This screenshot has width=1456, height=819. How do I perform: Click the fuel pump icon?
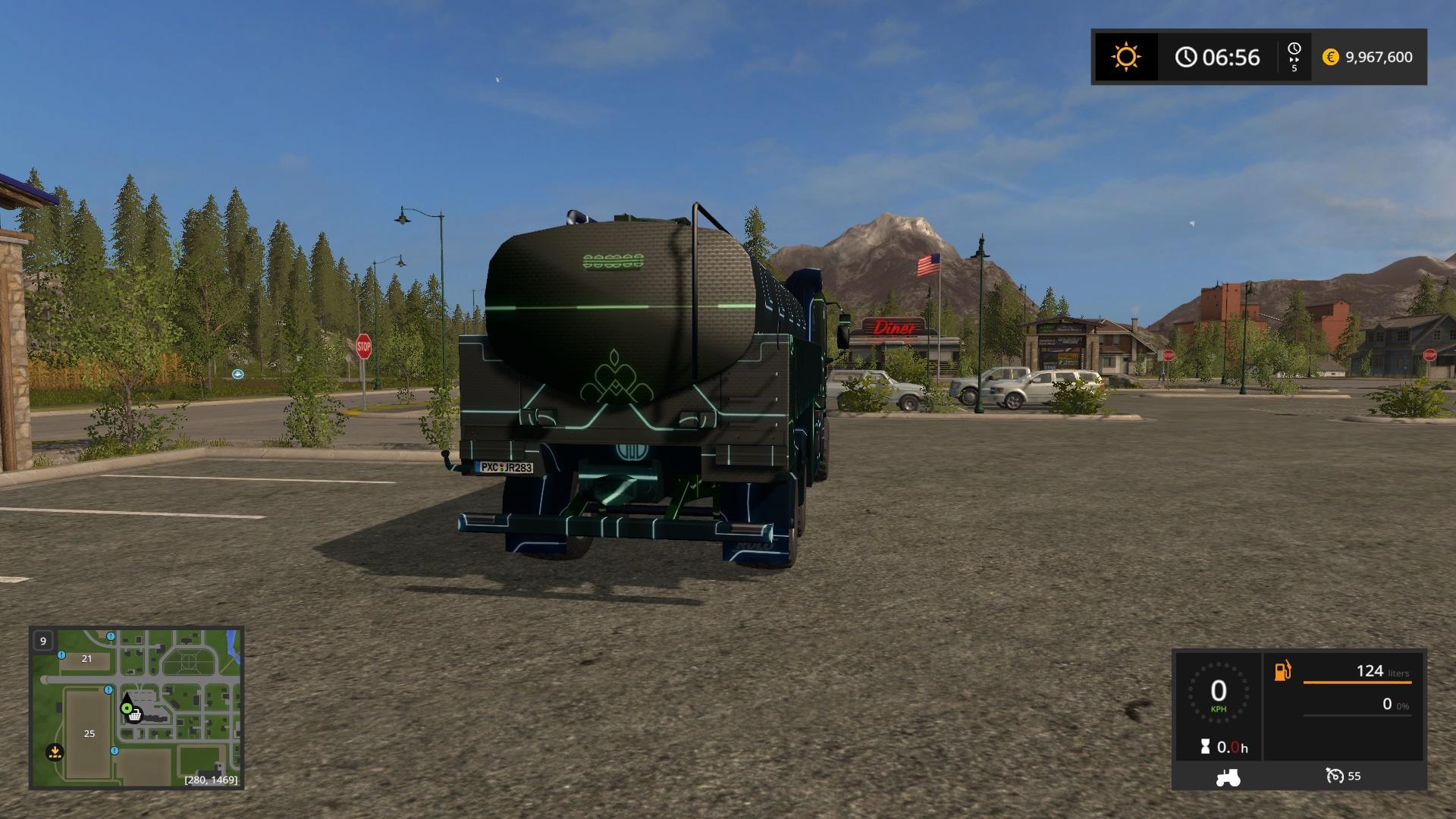(x=1282, y=671)
